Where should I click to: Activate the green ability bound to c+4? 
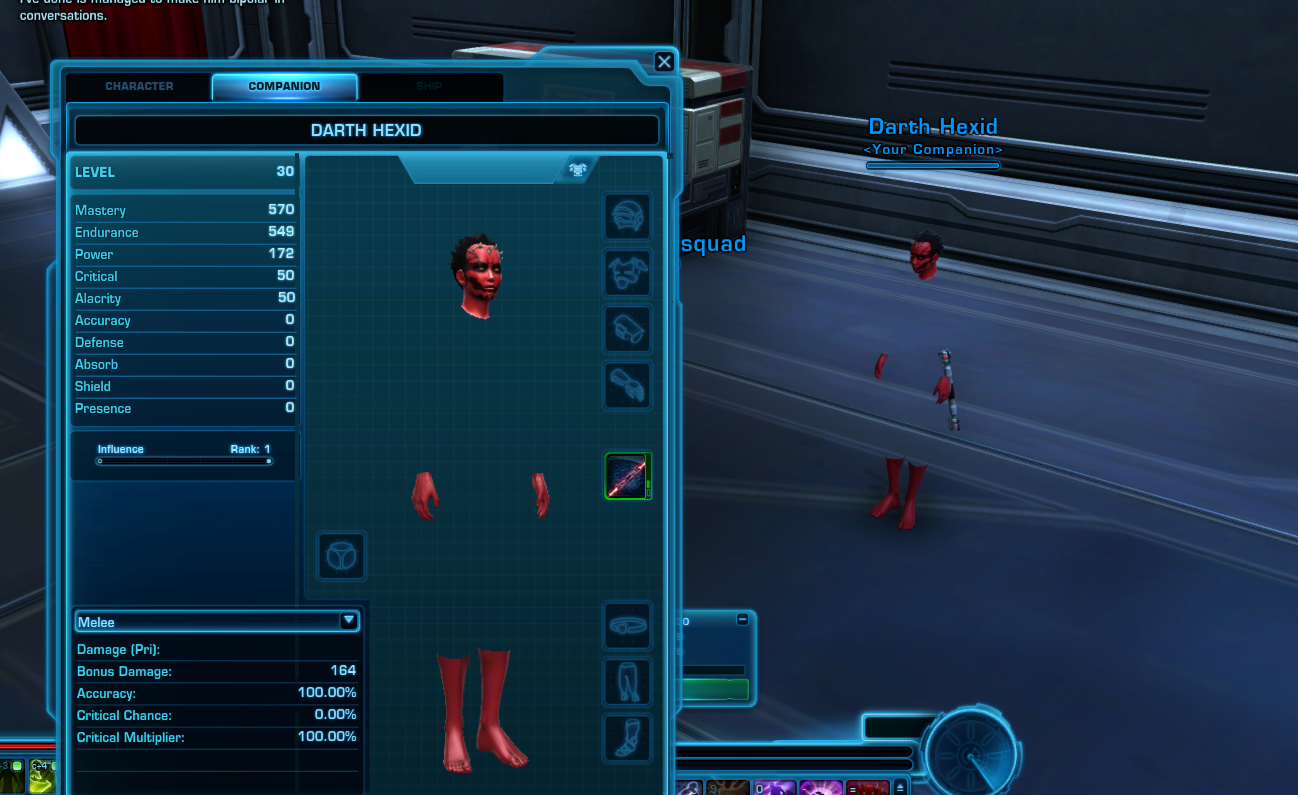[41, 778]
